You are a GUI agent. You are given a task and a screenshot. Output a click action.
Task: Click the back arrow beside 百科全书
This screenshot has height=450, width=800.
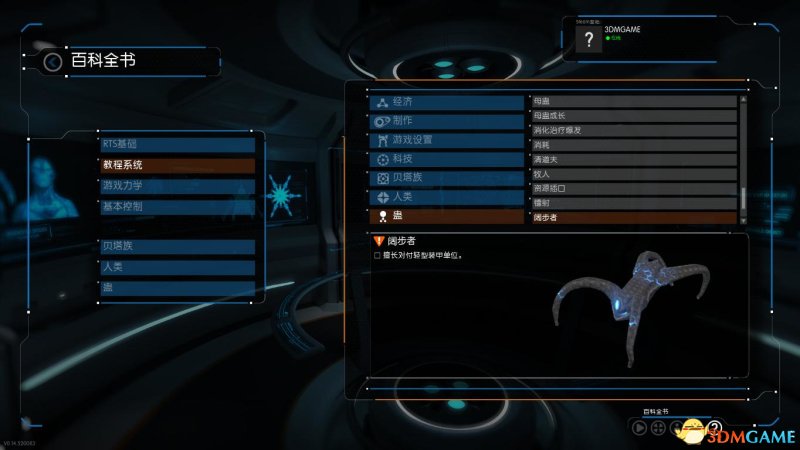point(52,62)
